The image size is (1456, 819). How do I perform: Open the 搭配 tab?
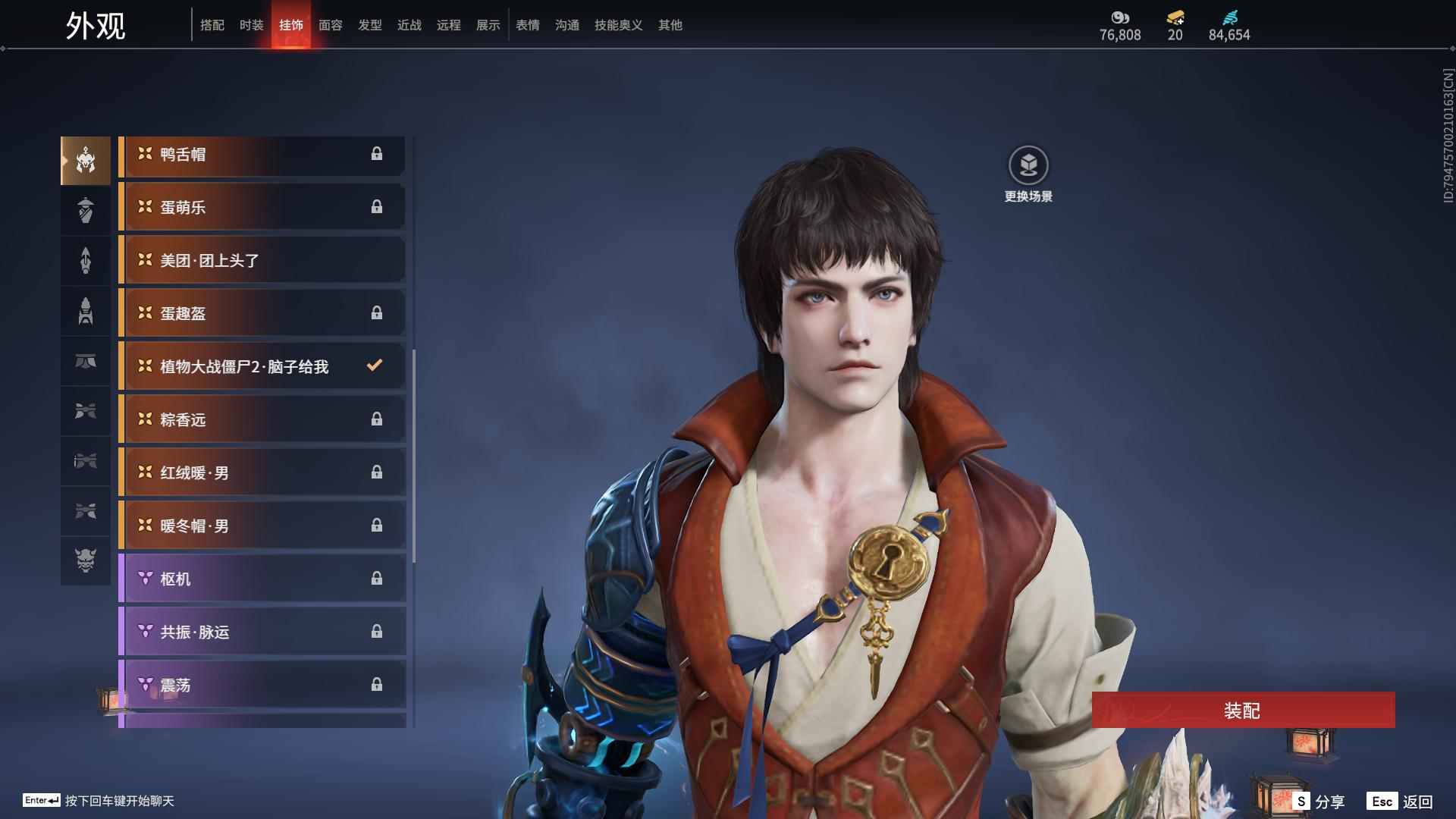212,25
